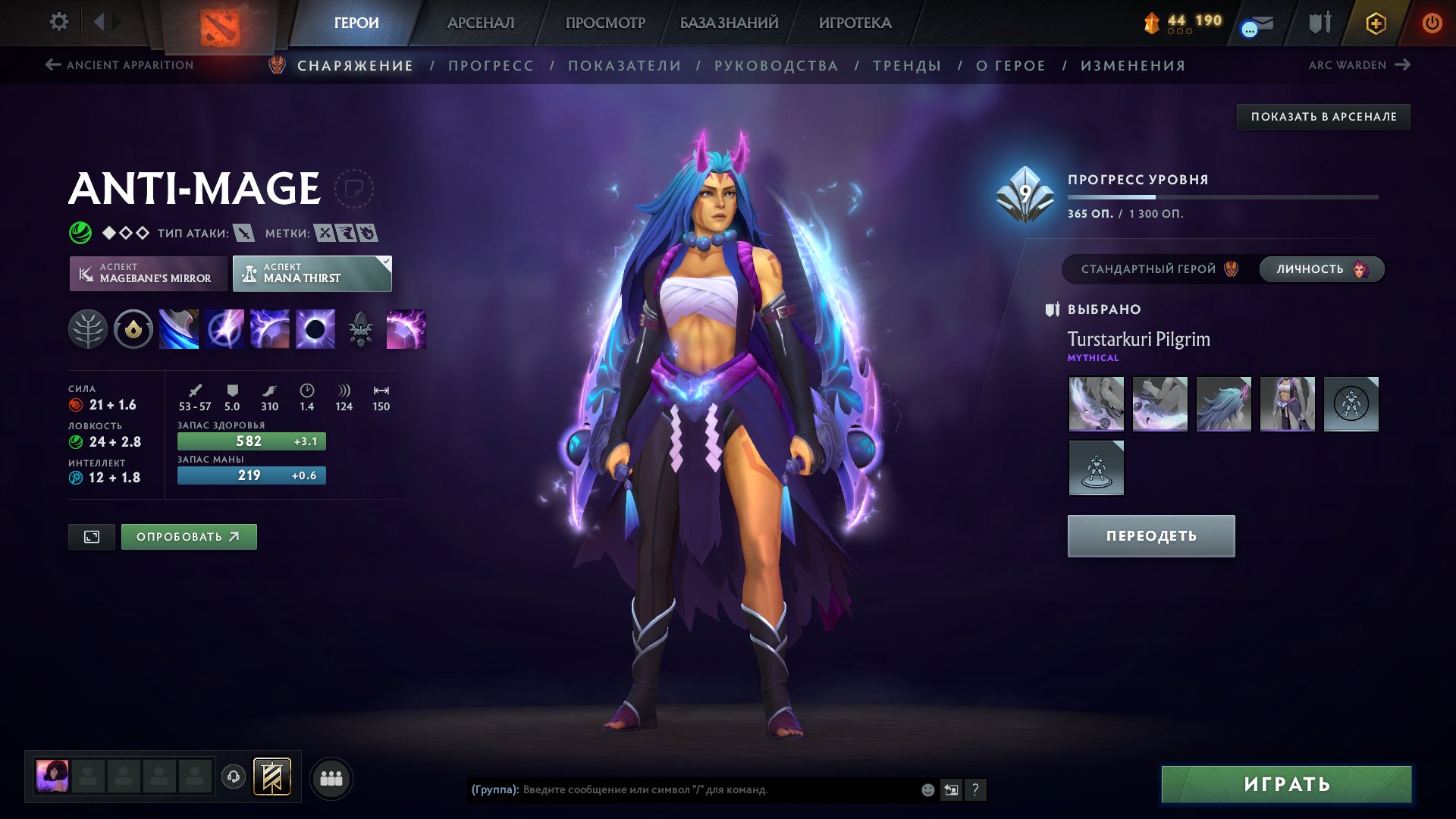
Task: Click the ПЕРЕОДЕТЬ button
Action: [x=1150, y=535]
